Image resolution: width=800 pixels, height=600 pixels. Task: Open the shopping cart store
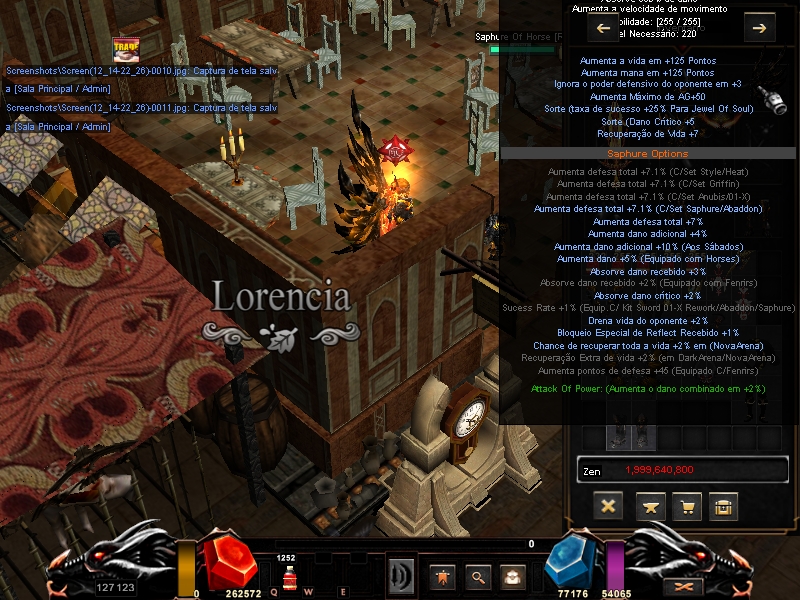(x=686, y=506)
